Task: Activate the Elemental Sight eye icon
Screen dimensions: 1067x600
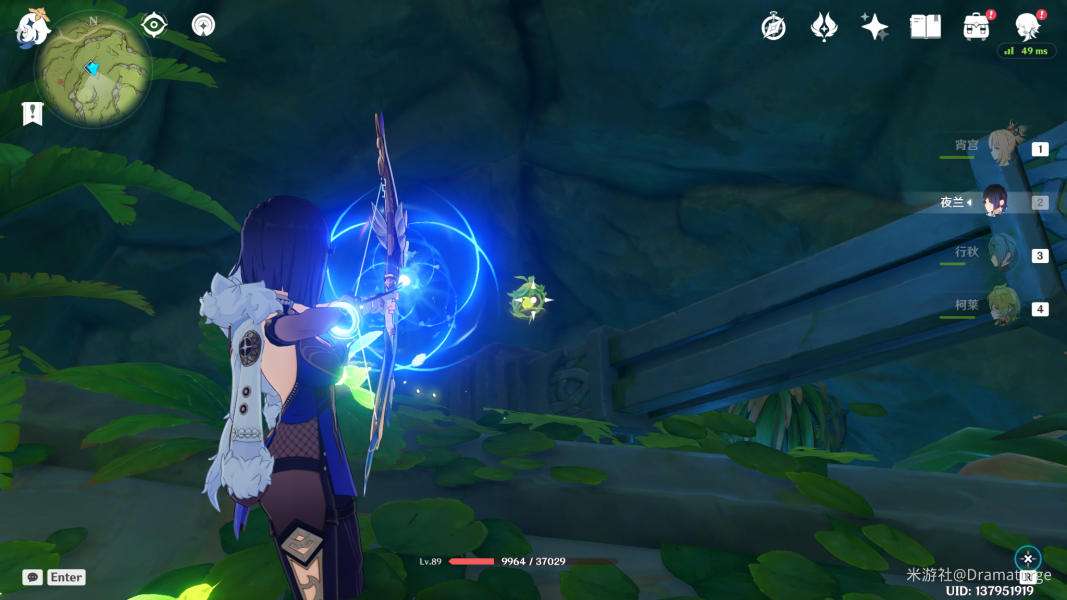Action: 154,25
